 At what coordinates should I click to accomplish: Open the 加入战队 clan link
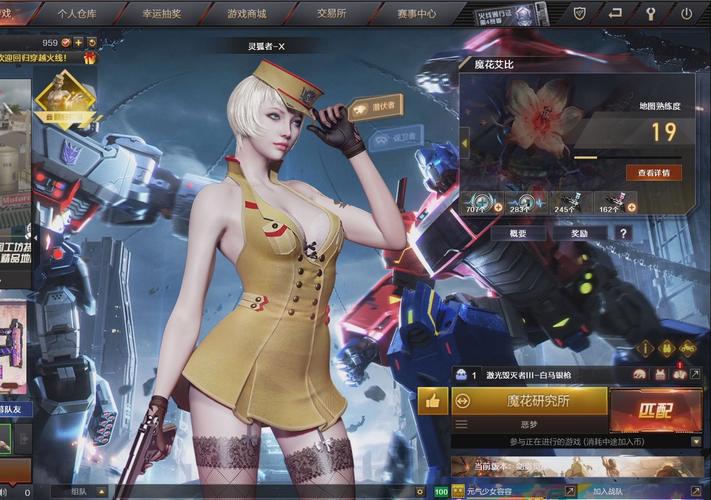[608, 491]
